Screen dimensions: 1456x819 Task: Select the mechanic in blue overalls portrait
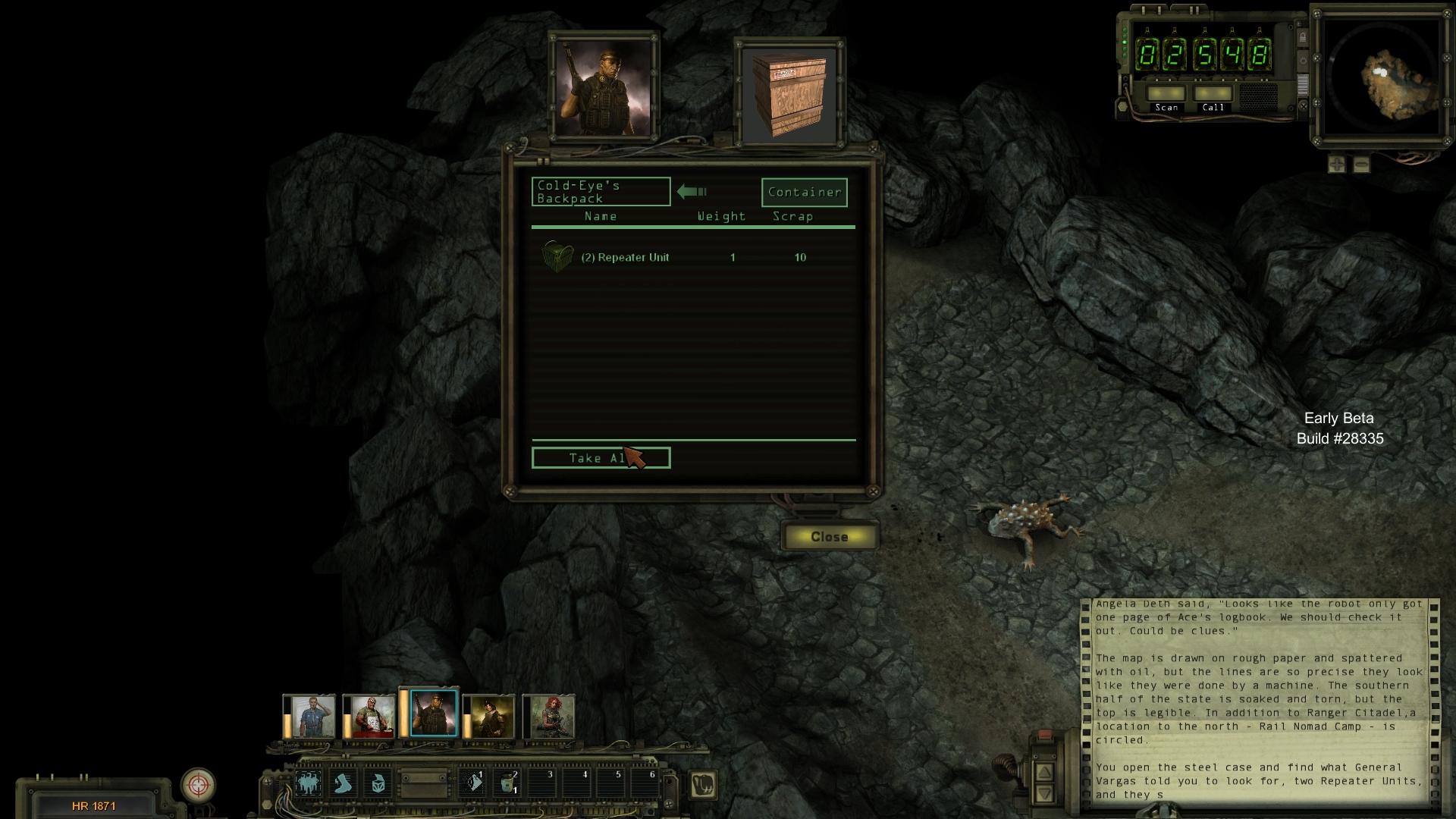312,717
